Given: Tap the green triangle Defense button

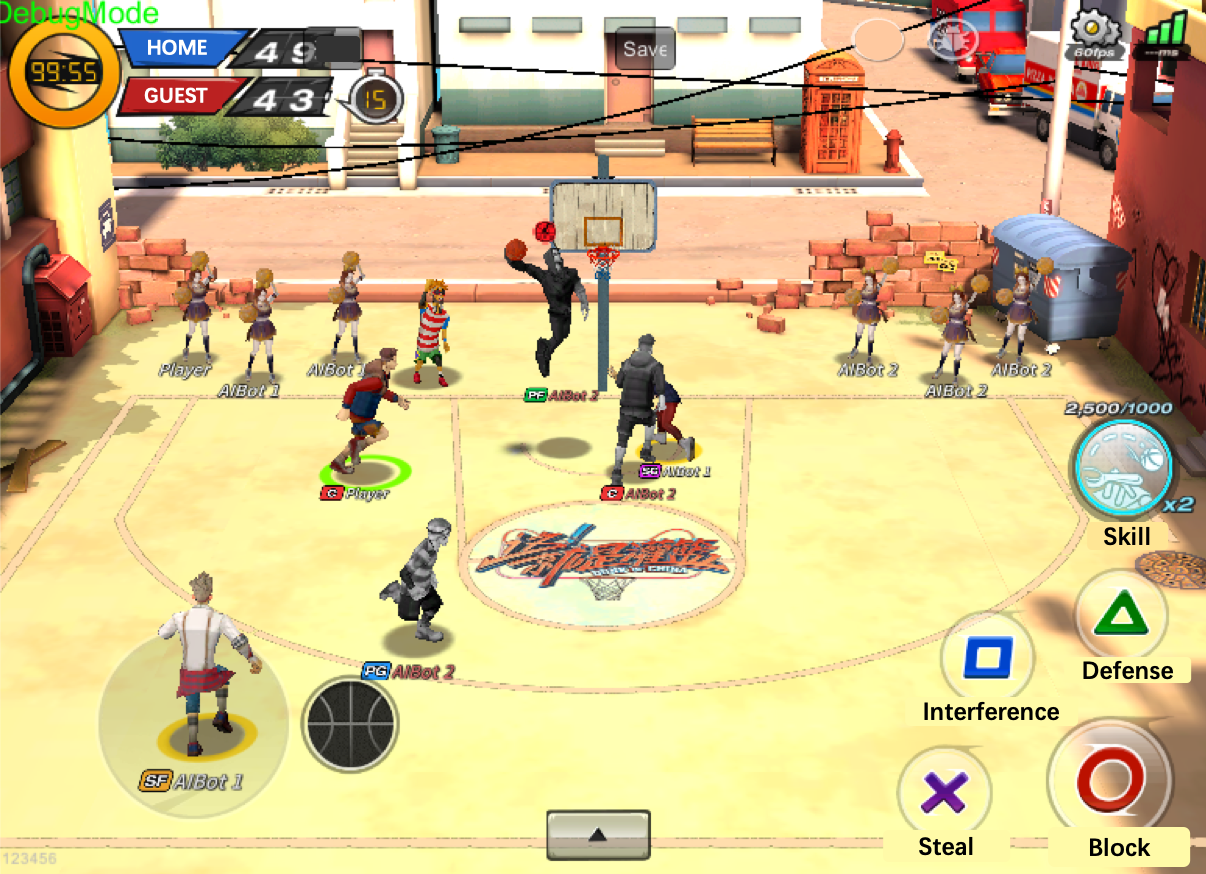Looking at the screenshot, I should point(1120,614).
